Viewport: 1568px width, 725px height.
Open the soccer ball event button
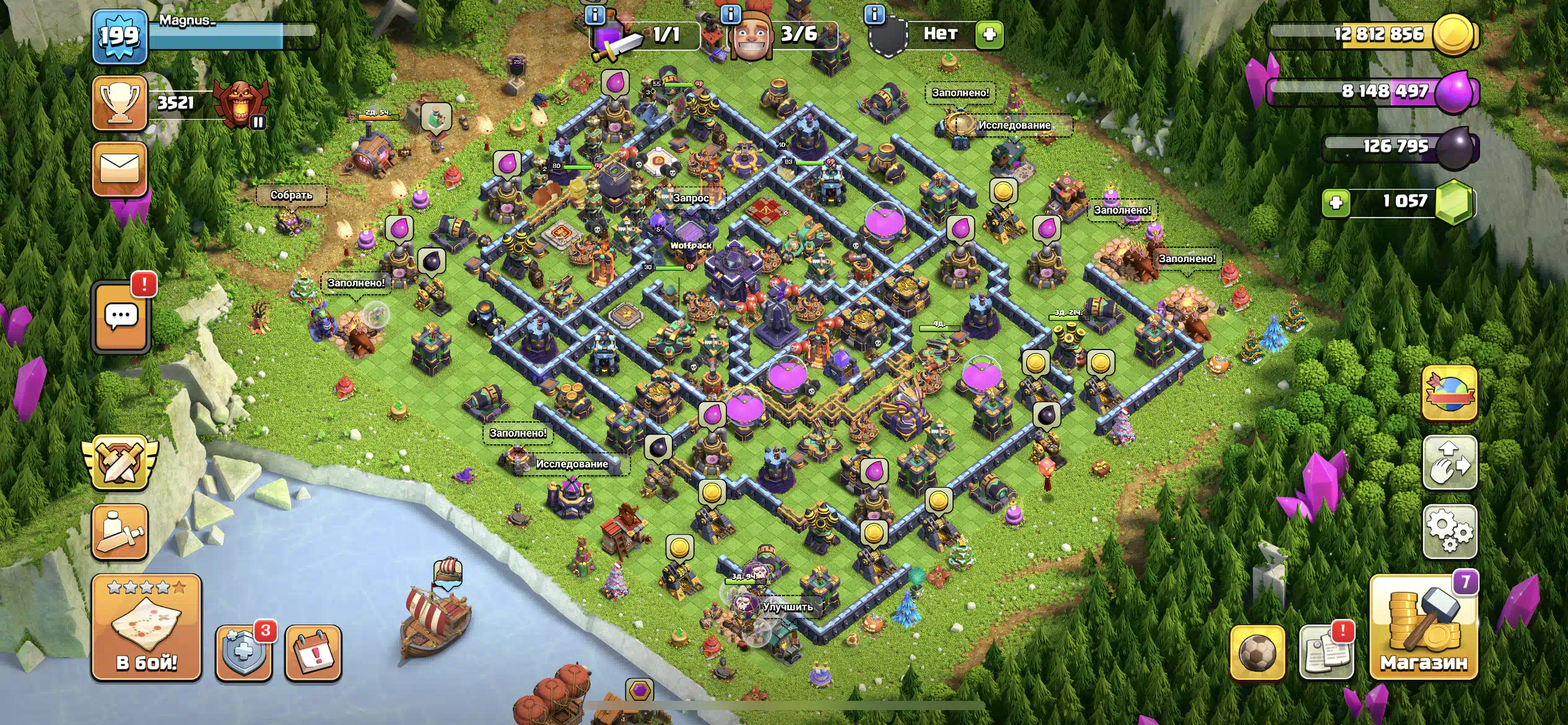[1257, 652]
